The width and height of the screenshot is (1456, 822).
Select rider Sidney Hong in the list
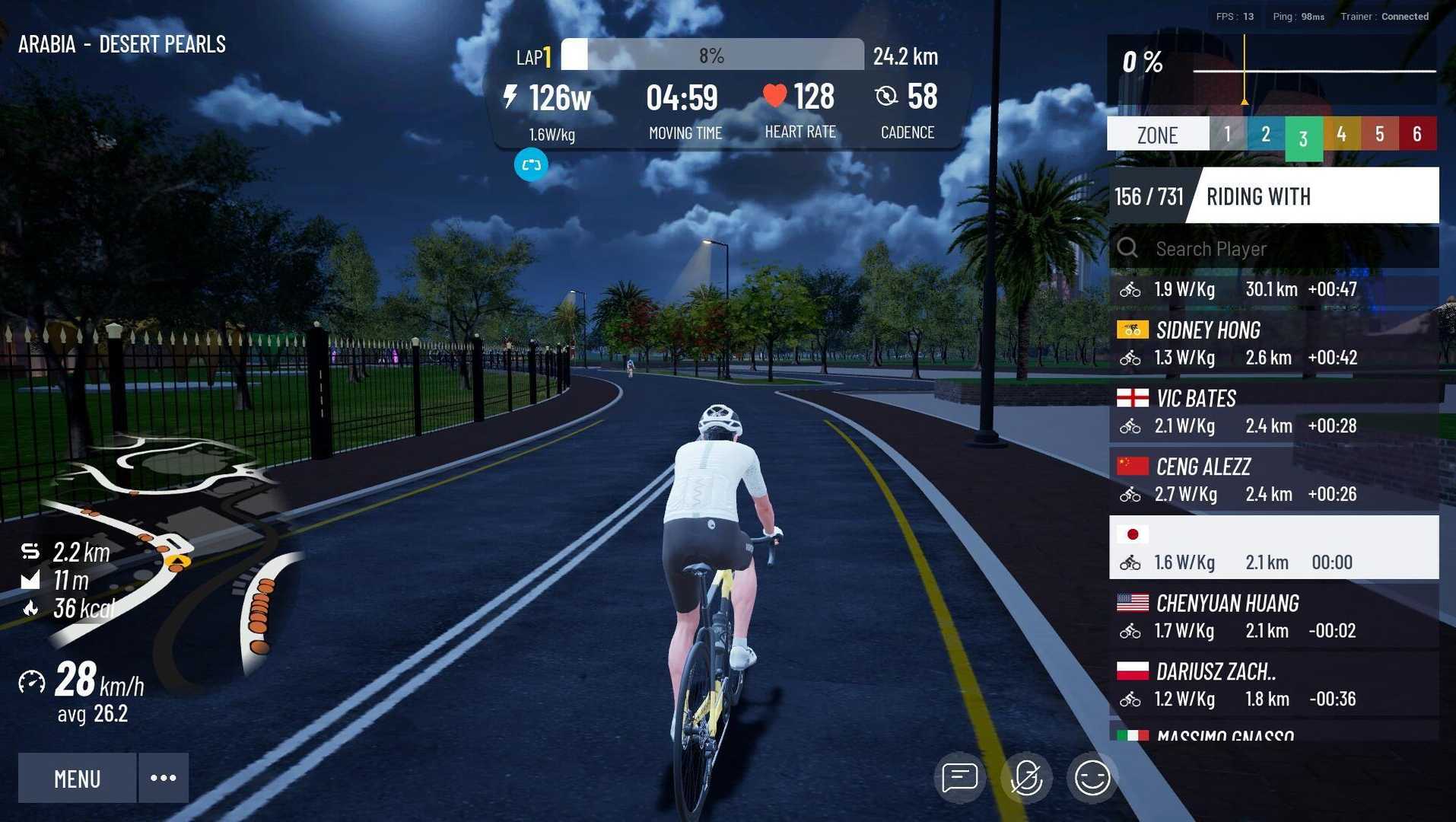click(x=1274, y=343)
